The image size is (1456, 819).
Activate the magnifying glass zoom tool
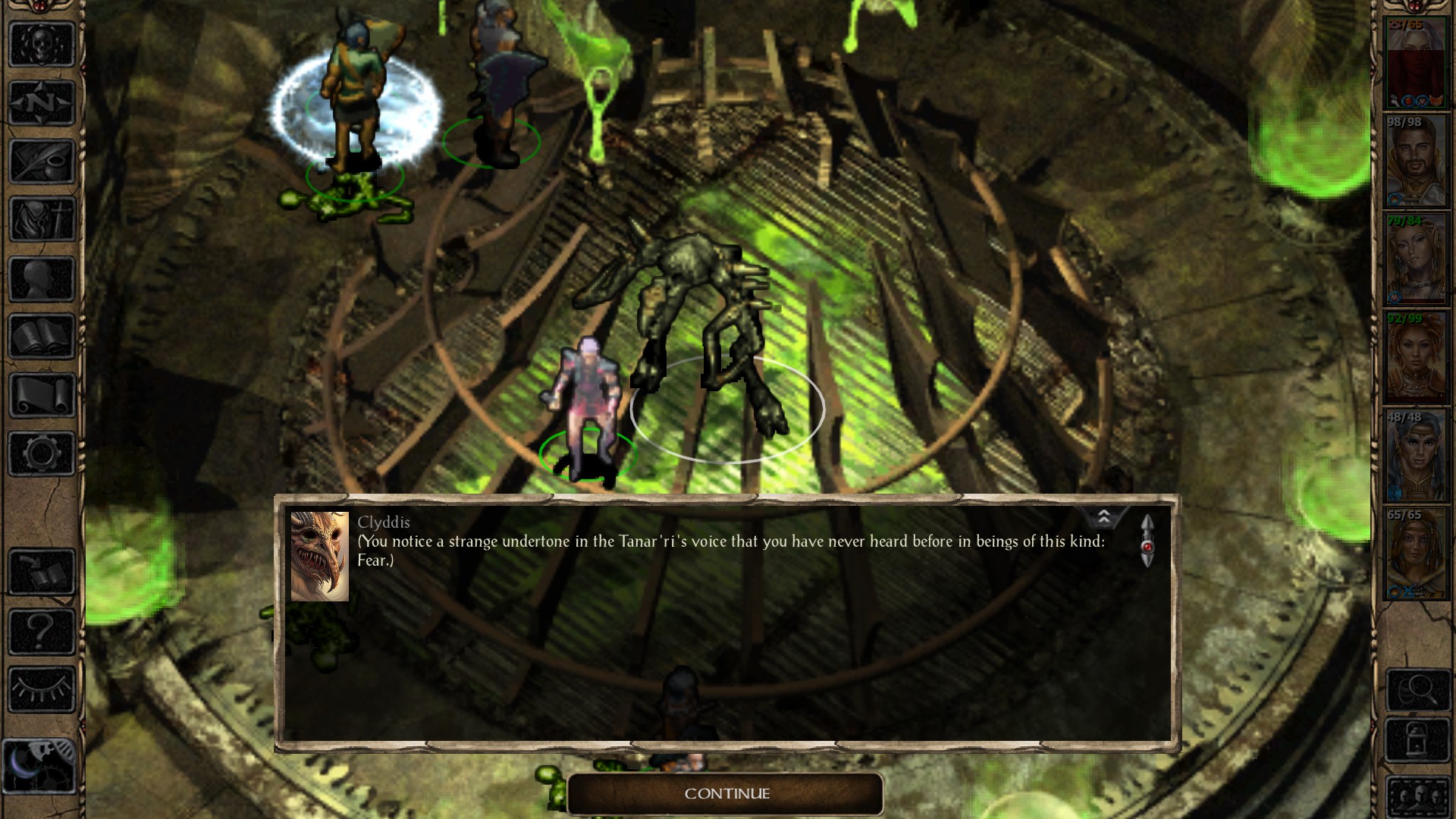point(1417,689)
